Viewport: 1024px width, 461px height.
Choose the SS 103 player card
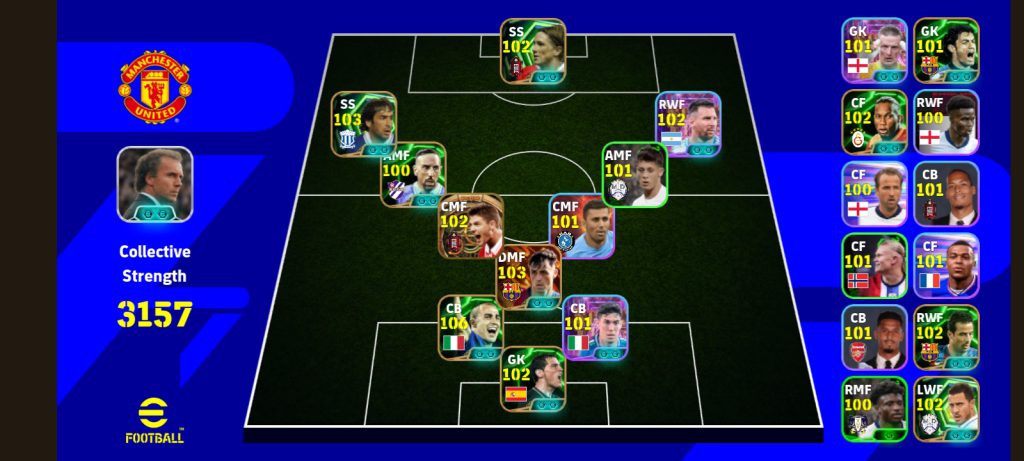coord(364,124)
